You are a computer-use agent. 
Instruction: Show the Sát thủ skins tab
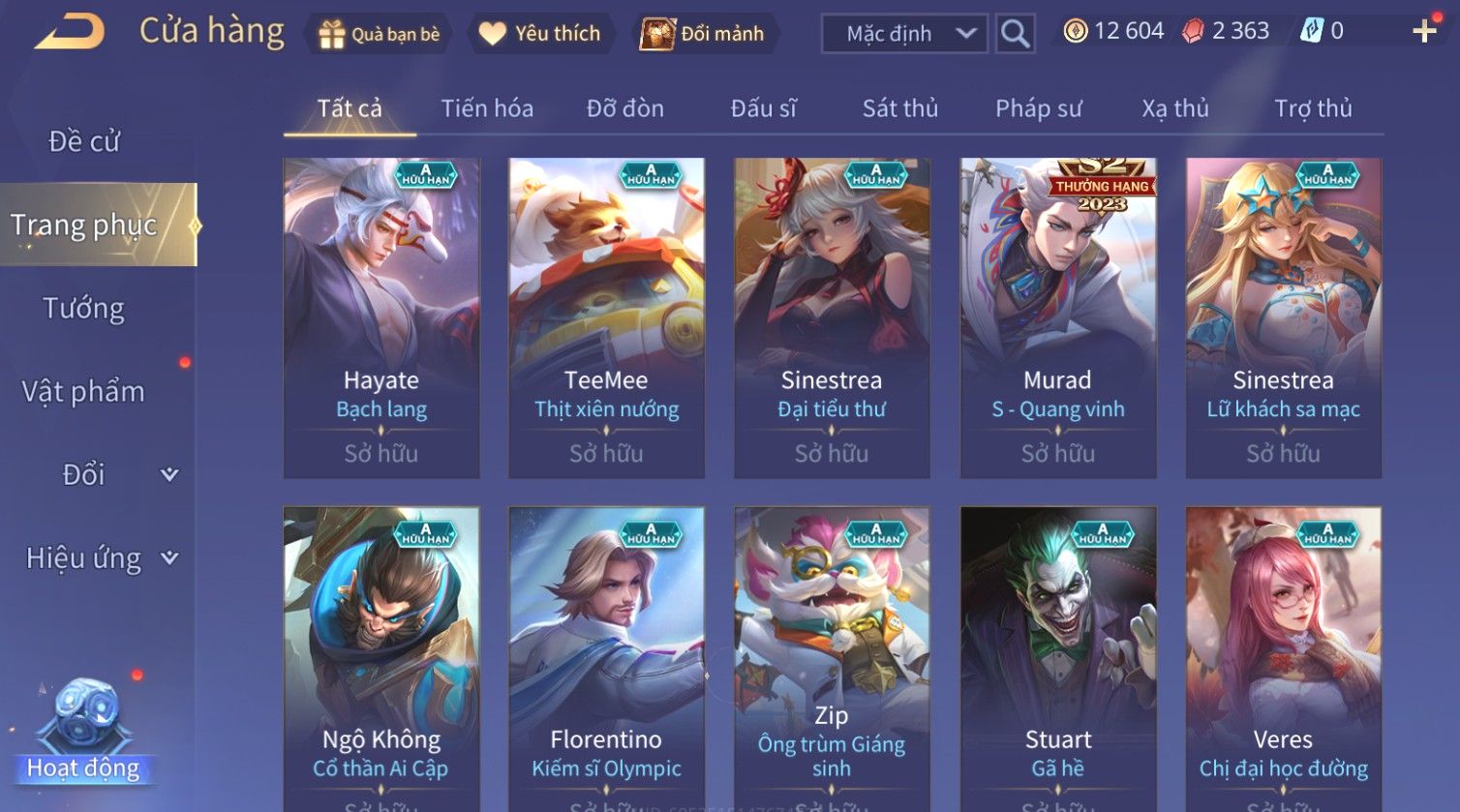pyautogui.click(x=899, y=108)
